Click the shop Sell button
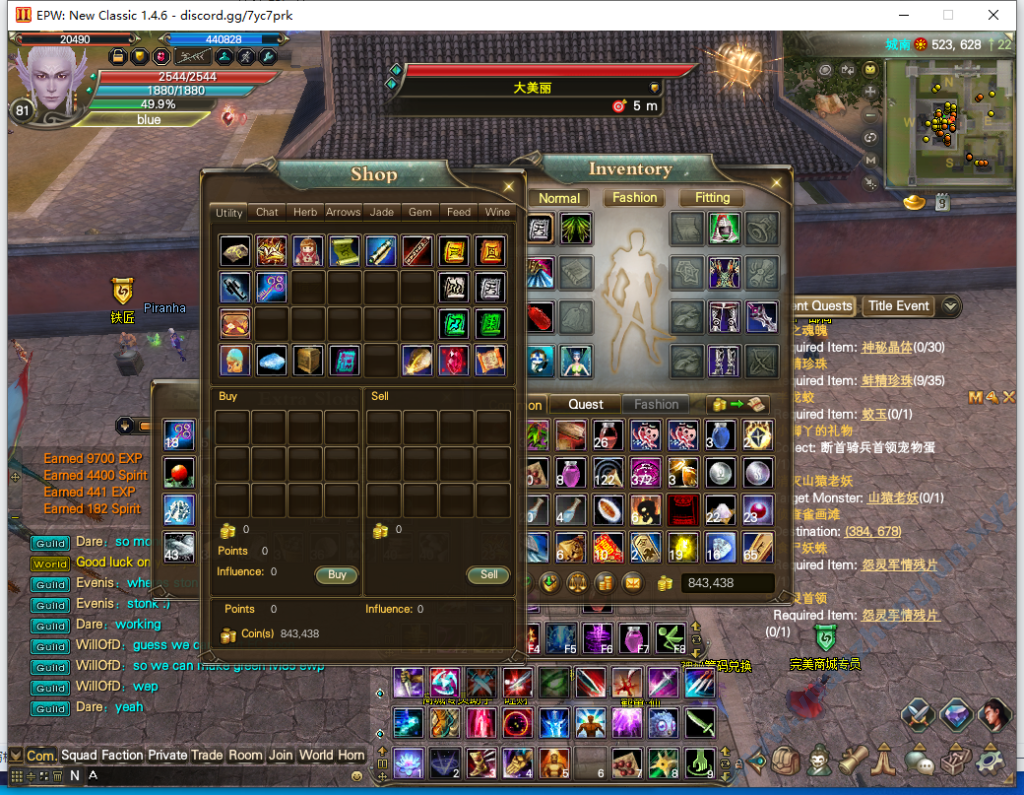The height and width of the screenshot is (795, 1024). point(488,575)
